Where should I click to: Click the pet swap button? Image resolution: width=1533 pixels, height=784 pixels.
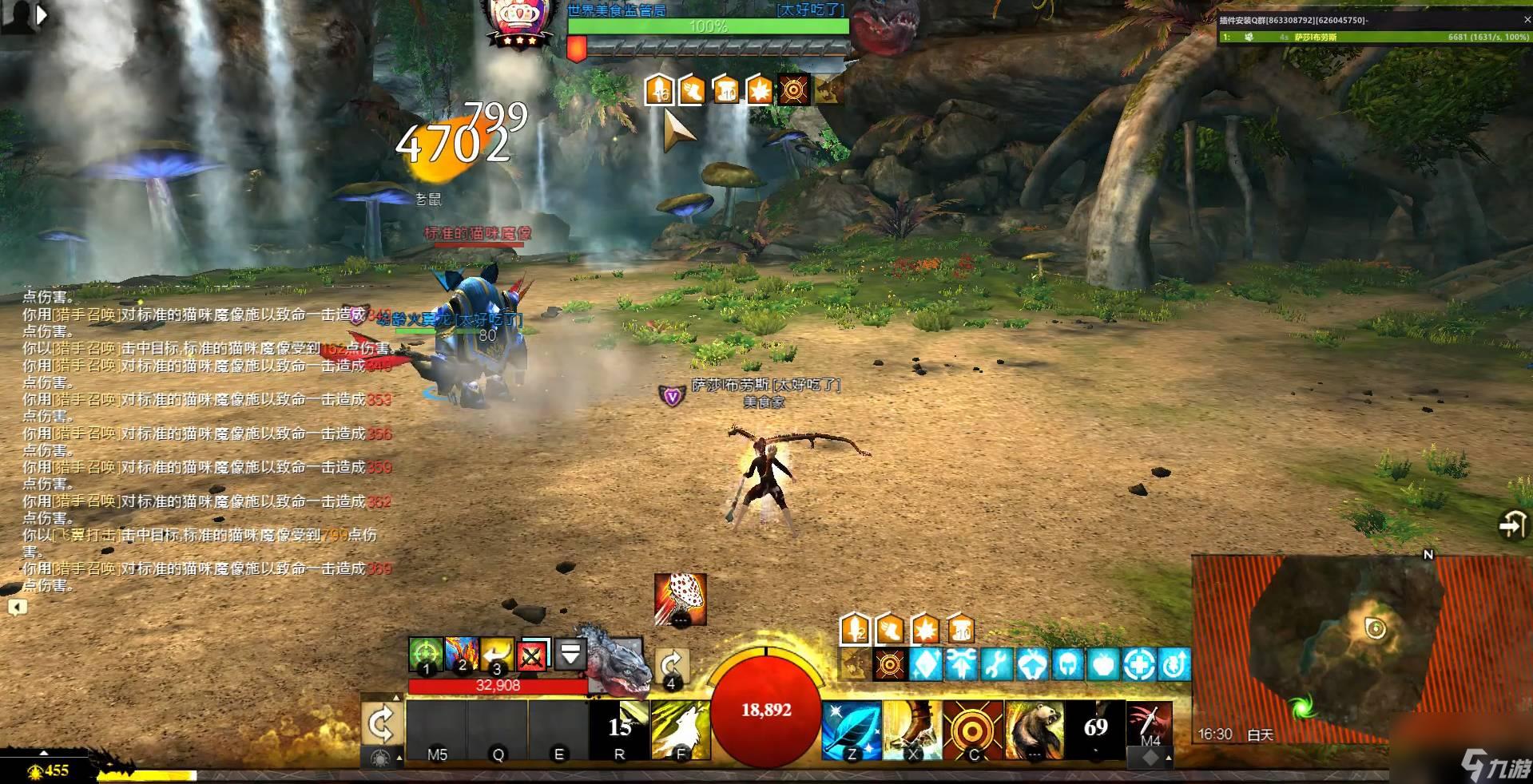[x=671, y=666]
